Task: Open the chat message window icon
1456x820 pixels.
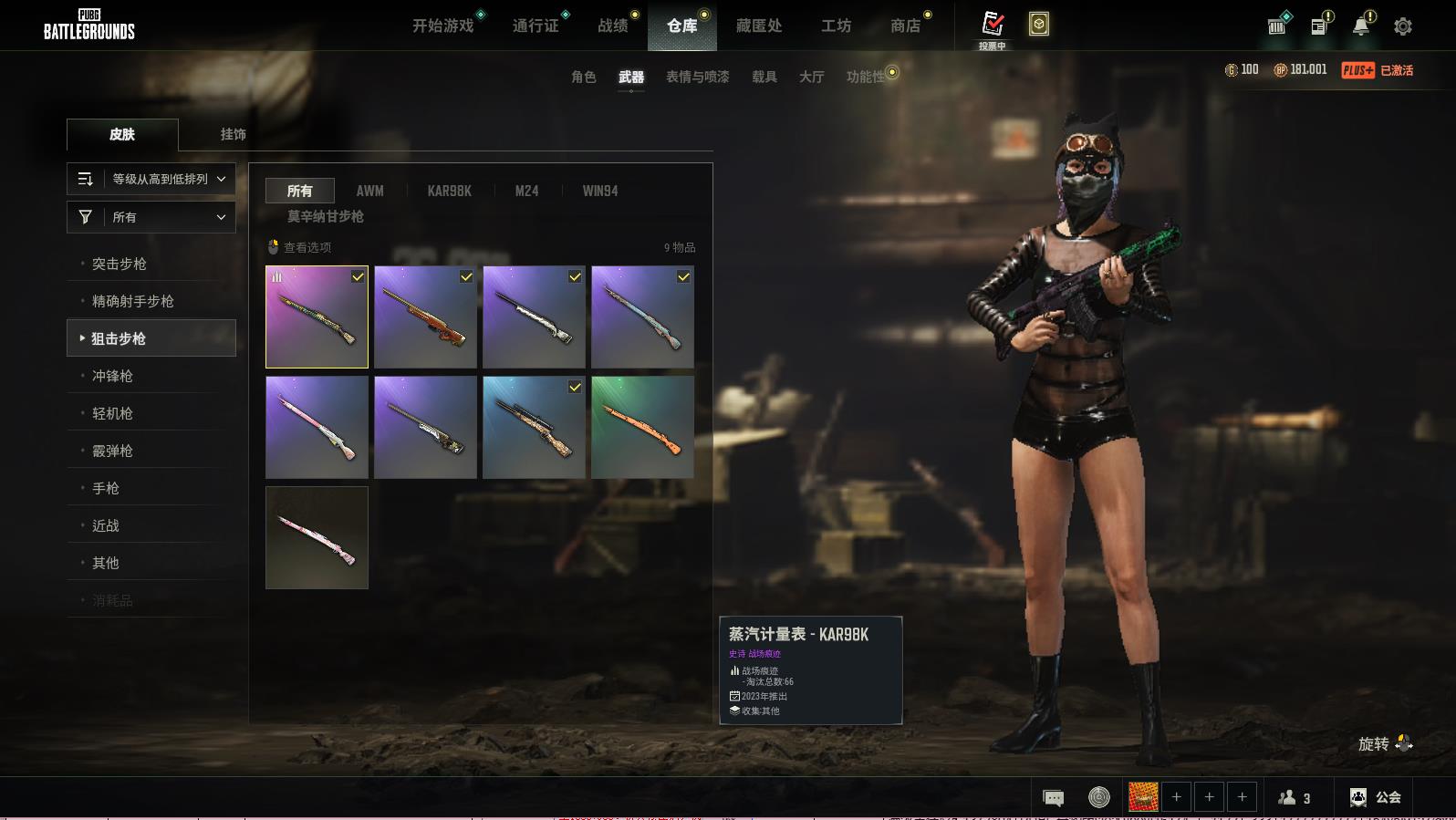Action: [x=1053, y=798]
